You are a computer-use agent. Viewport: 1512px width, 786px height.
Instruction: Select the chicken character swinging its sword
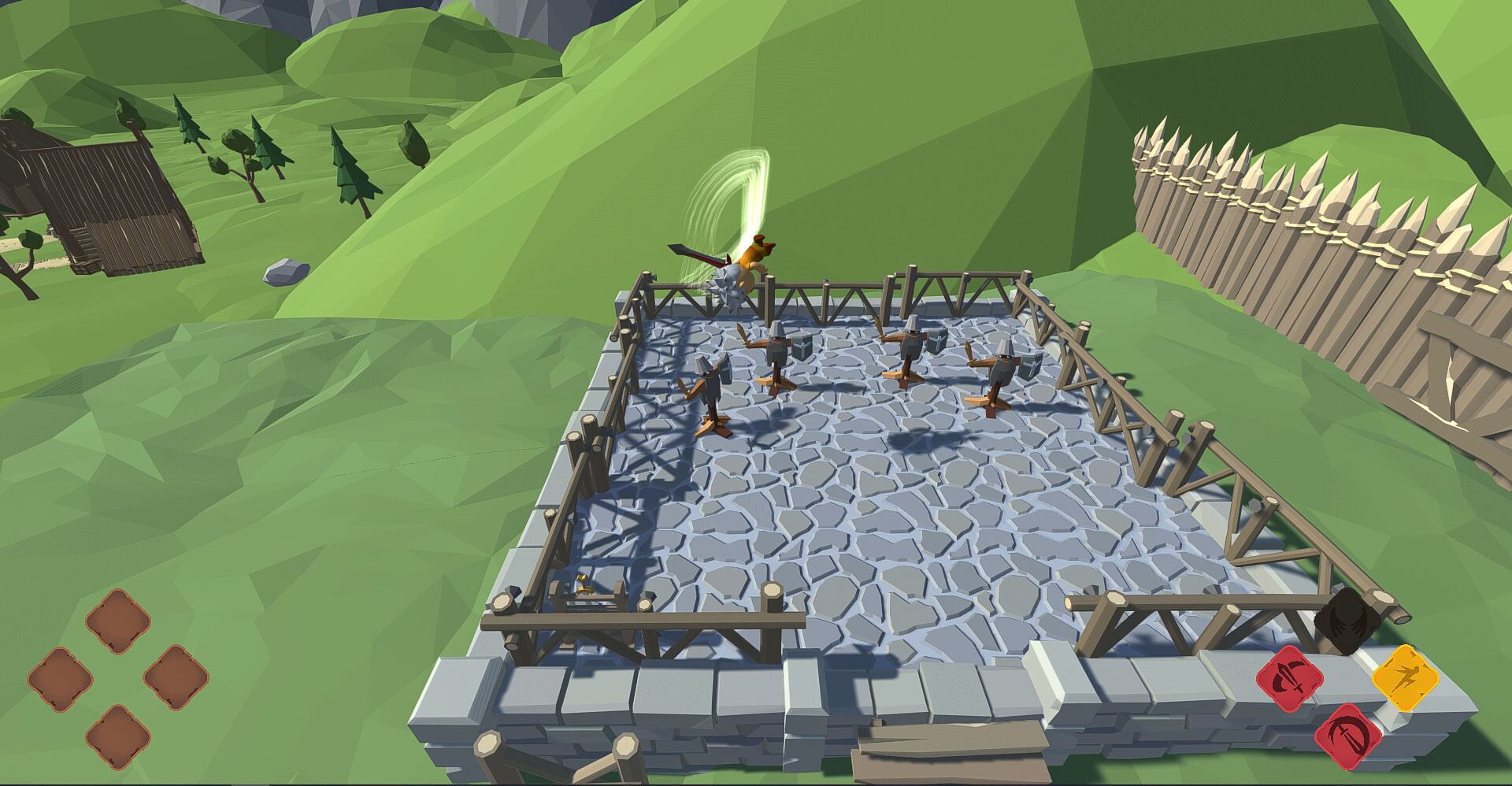coord(744,268)
